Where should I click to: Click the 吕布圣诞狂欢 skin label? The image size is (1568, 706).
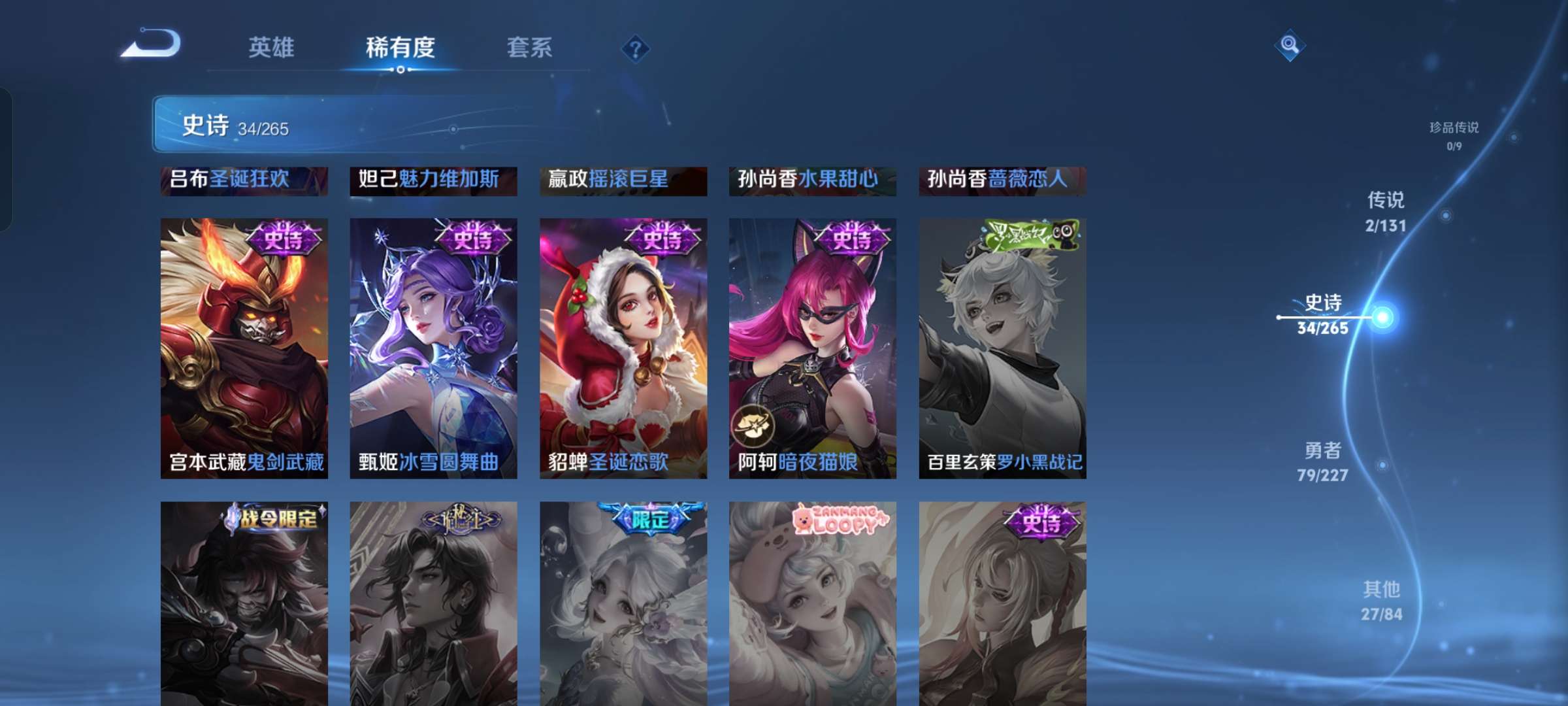[244, 180]
